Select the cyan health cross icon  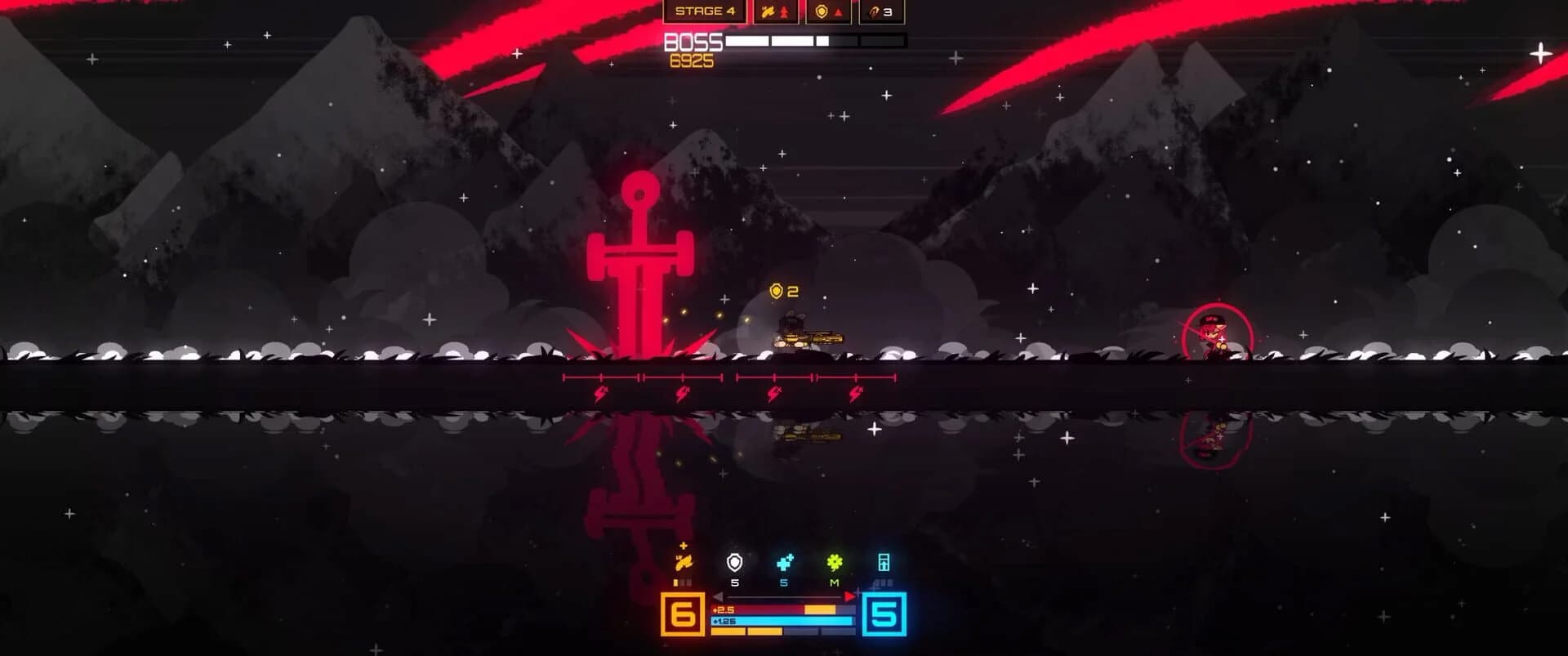pyautogui.click(x=784, y=564)
